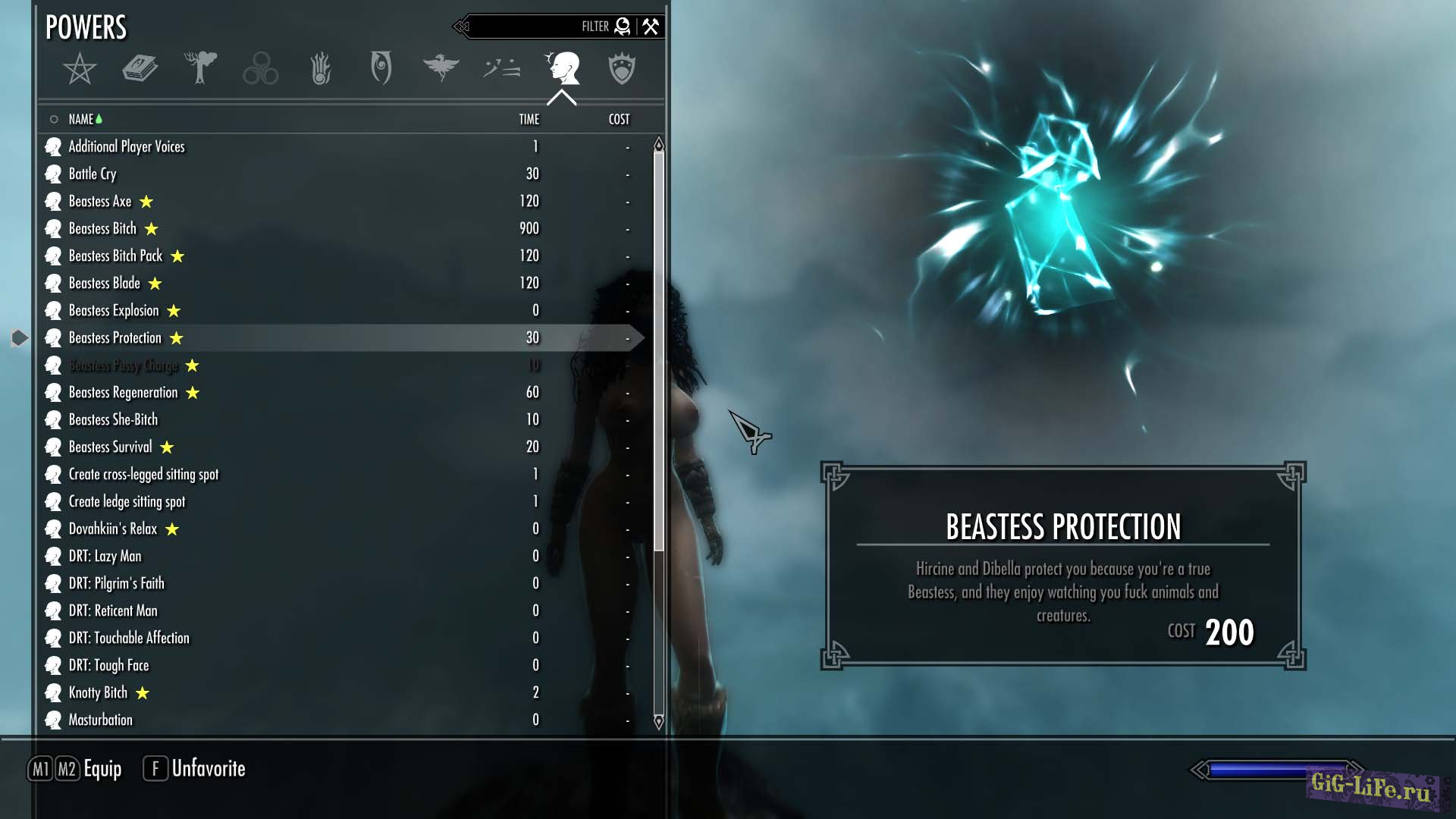Sort powers by the COST column
The width and height of the screenshot is (1456, 819).
tap(619, 119)
